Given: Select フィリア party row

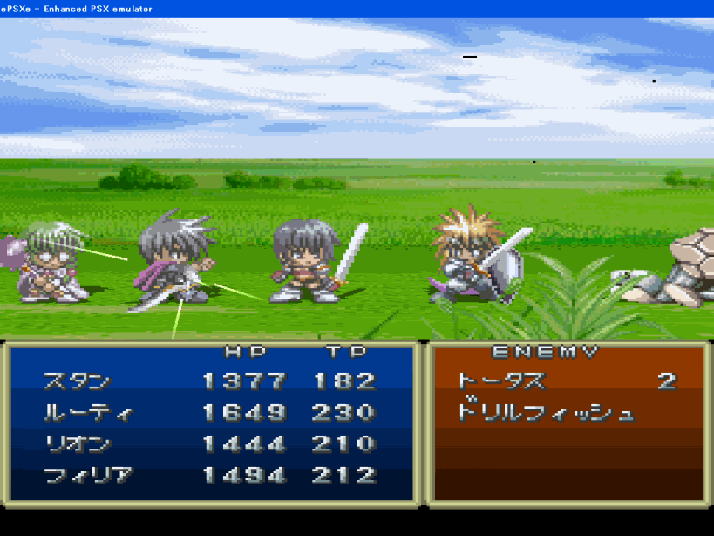Looking at the screenshot, I should tap(88, 476).
